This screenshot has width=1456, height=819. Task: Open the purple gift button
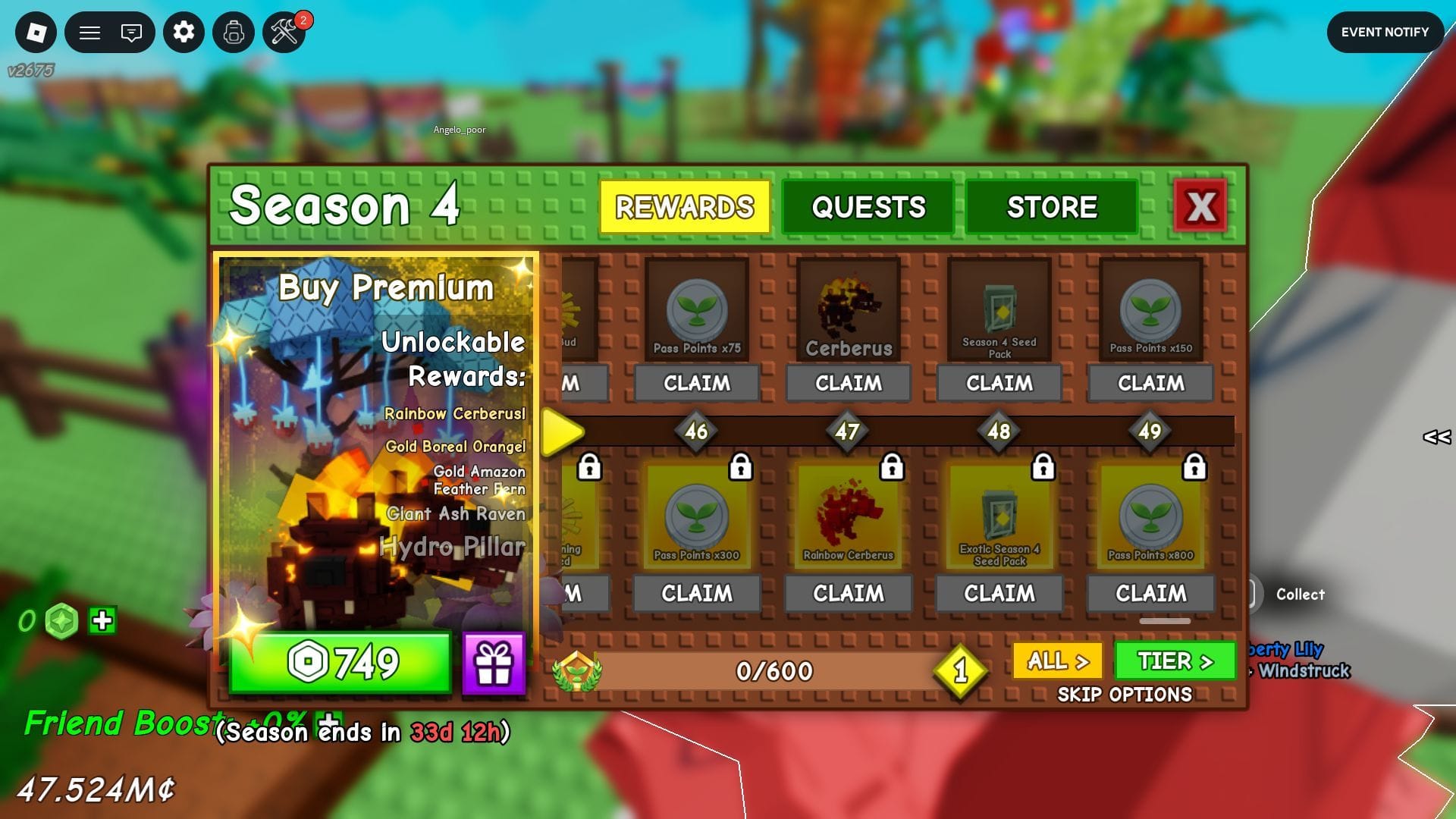click(494, 664)
